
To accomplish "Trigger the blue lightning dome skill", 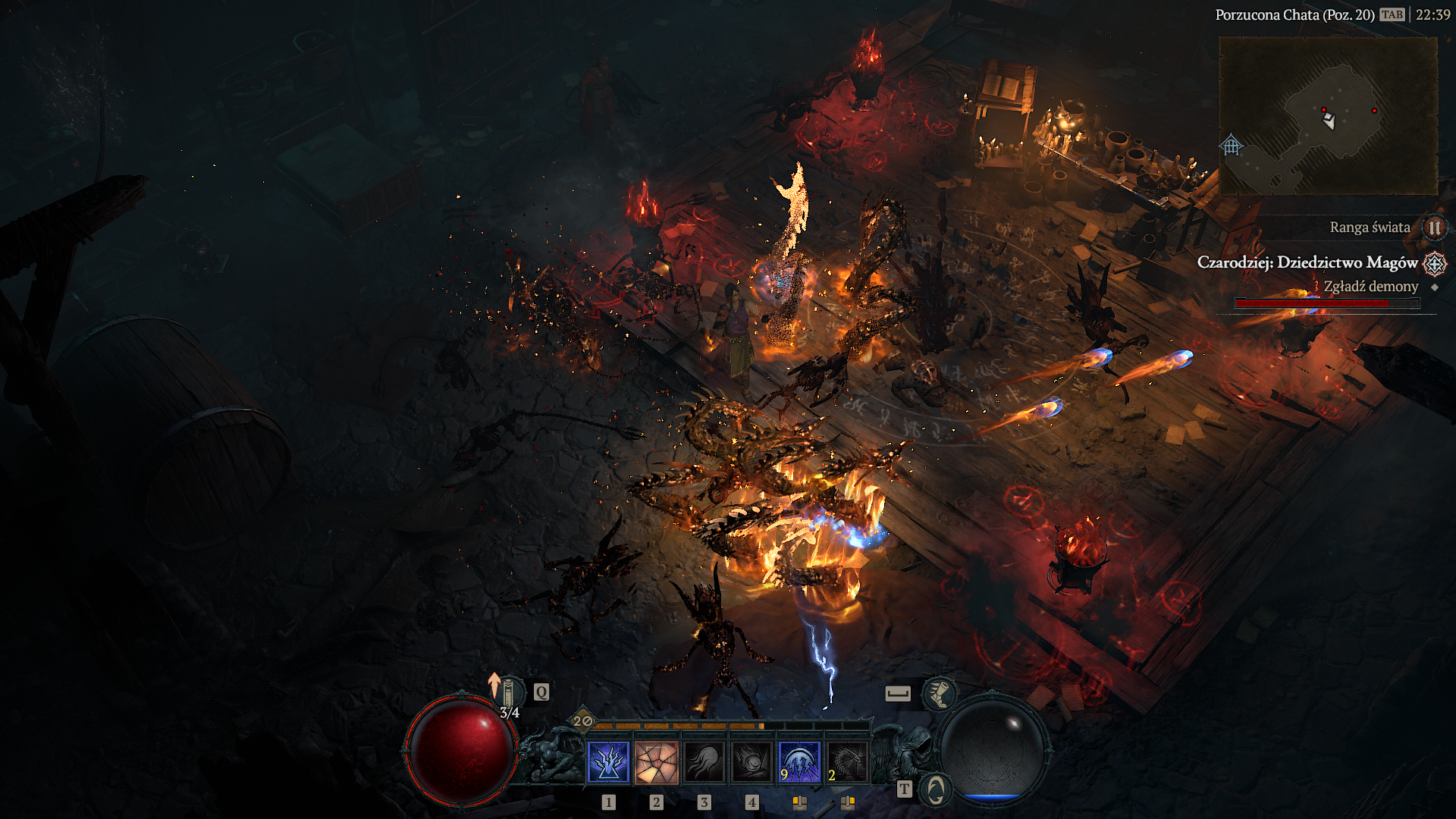I will 799,762.
